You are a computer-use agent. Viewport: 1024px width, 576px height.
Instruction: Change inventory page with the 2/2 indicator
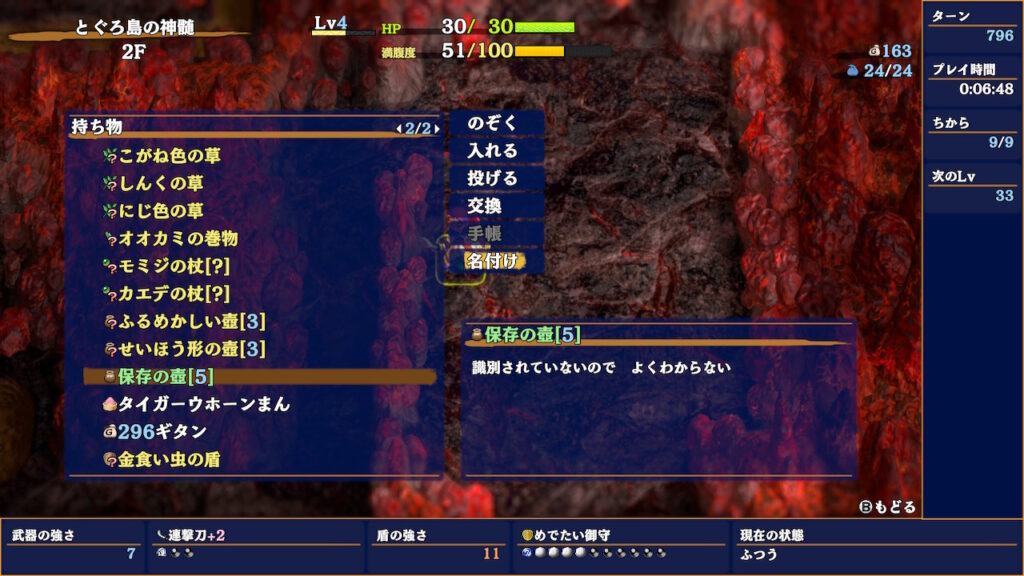[x=418, y=128]
